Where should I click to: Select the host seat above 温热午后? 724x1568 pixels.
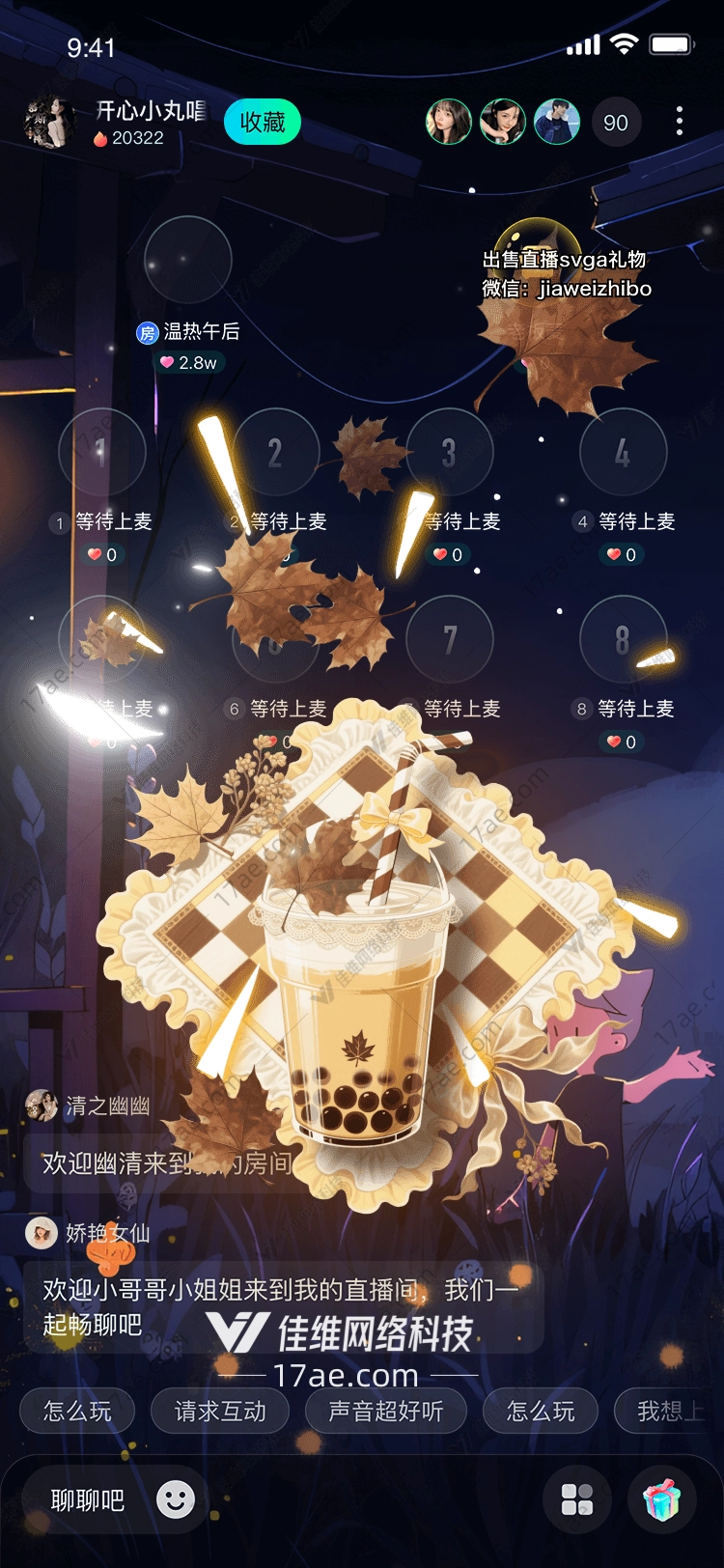(187, 261)
